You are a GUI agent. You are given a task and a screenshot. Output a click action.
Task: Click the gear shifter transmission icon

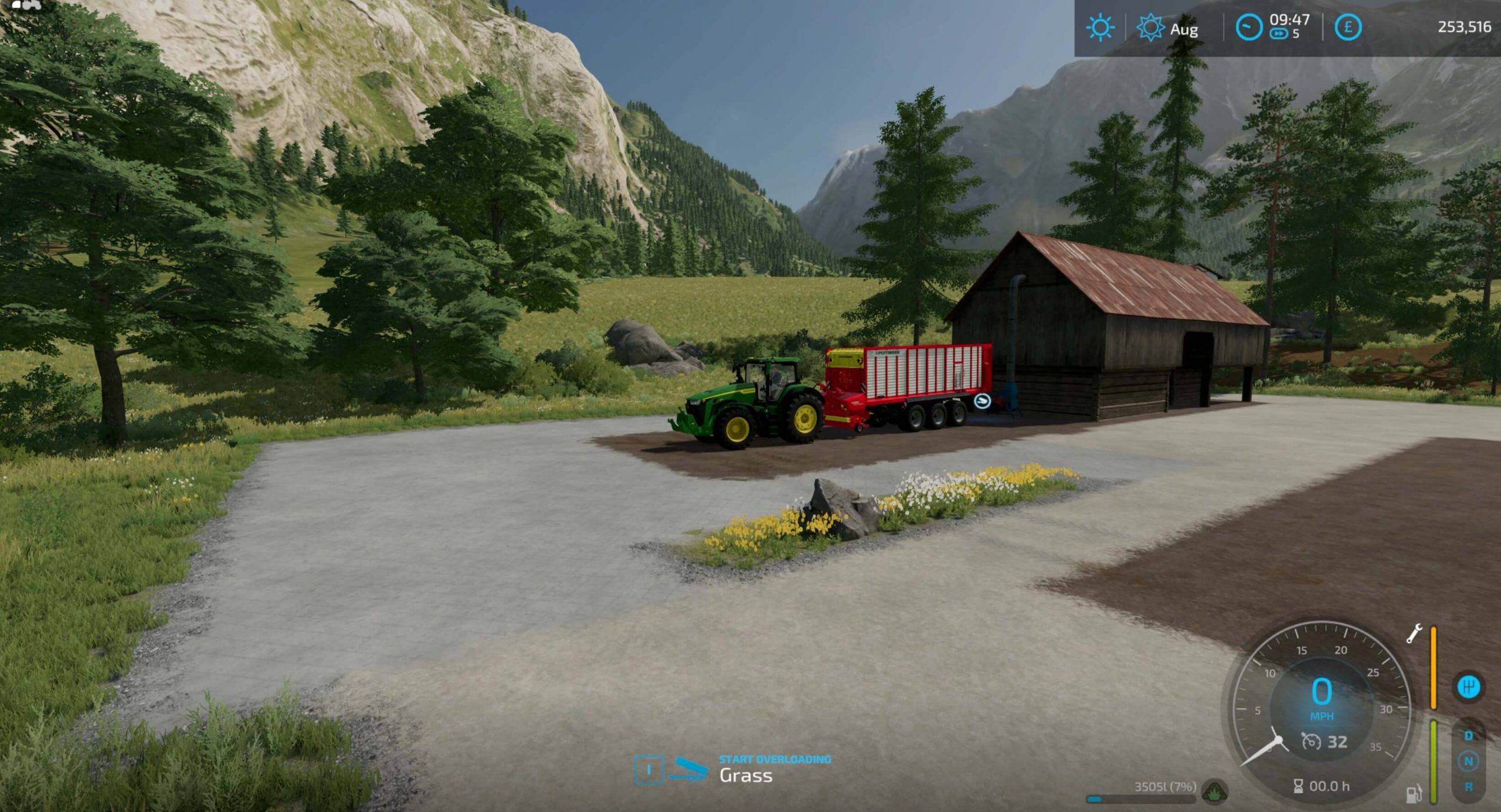coord(1468,687)
